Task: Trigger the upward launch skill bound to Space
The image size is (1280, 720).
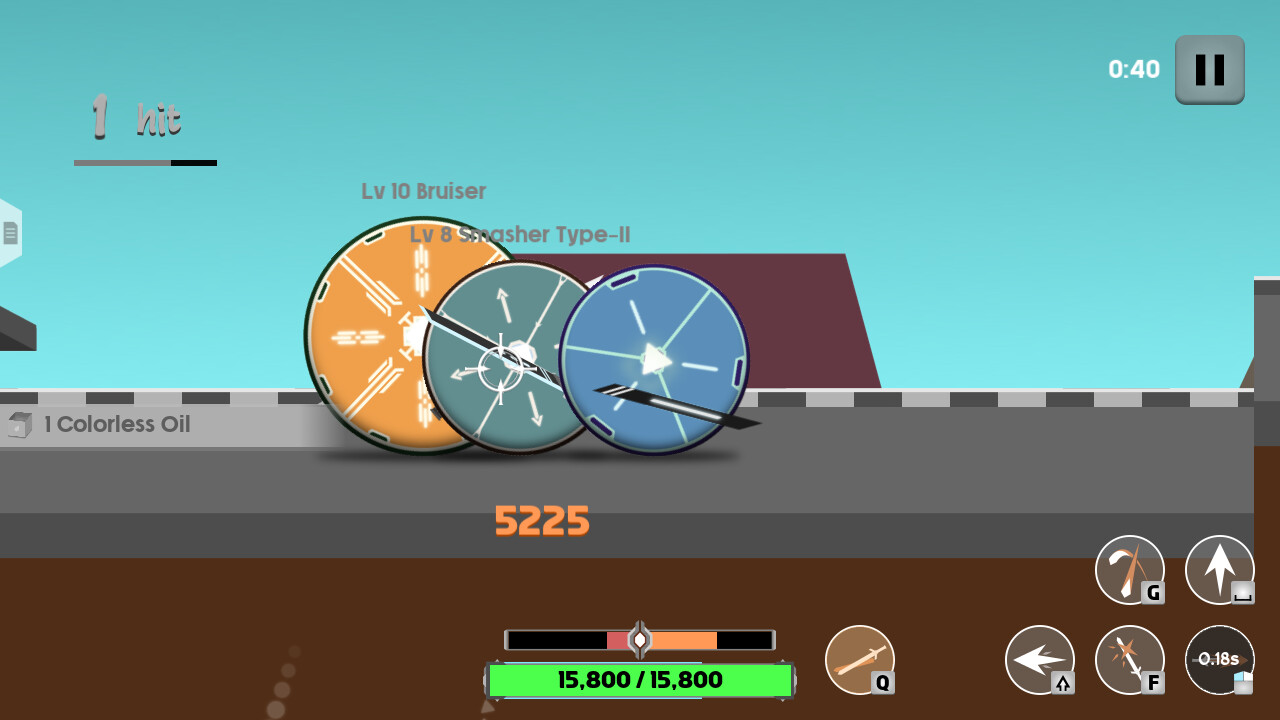Action: [x=1219, y=570]
